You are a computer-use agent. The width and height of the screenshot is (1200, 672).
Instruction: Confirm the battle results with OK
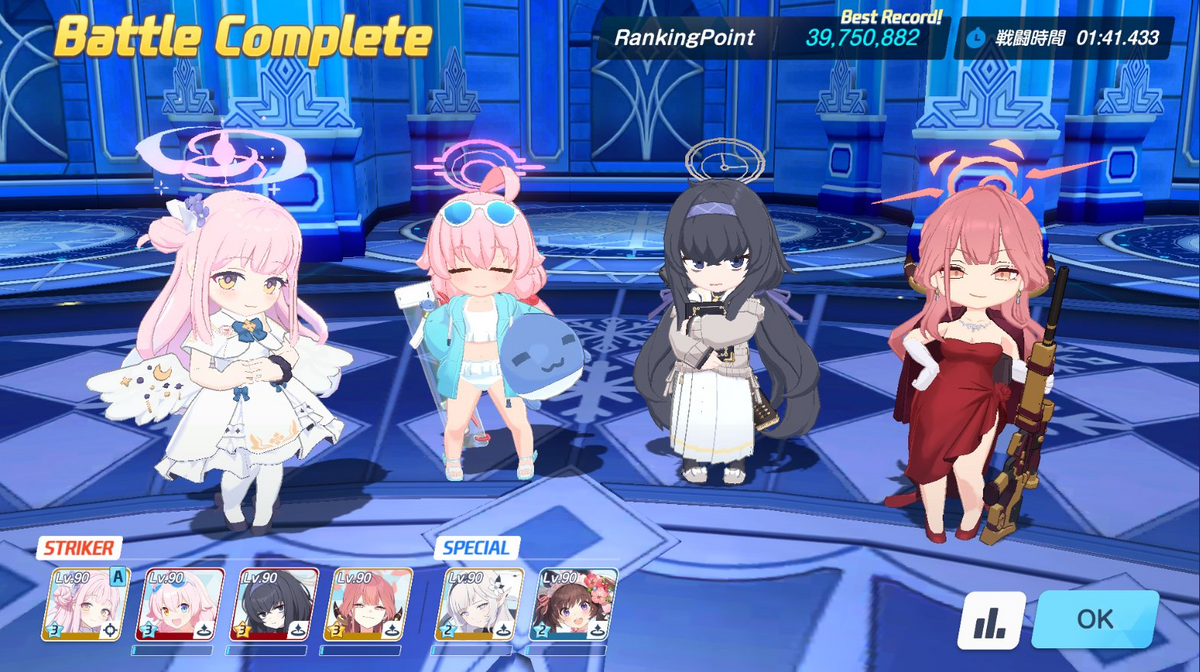pos(1095,619)
